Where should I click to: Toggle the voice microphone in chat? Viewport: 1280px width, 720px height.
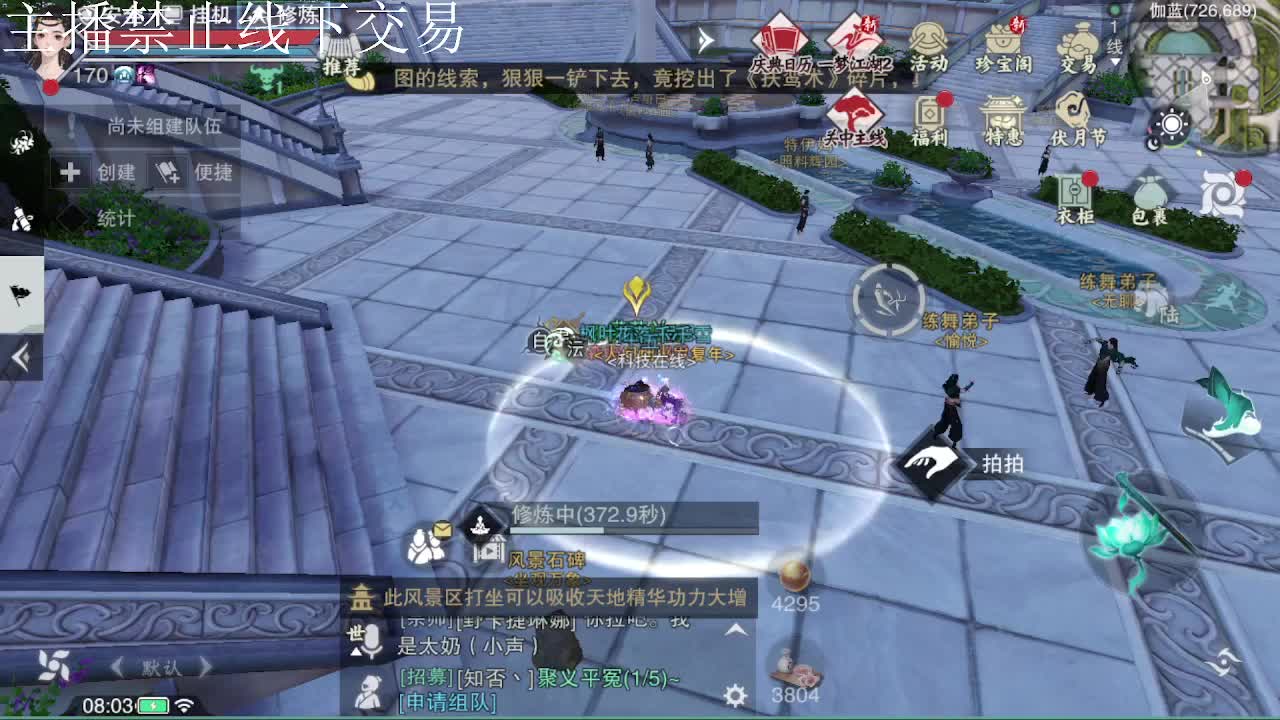375,639
